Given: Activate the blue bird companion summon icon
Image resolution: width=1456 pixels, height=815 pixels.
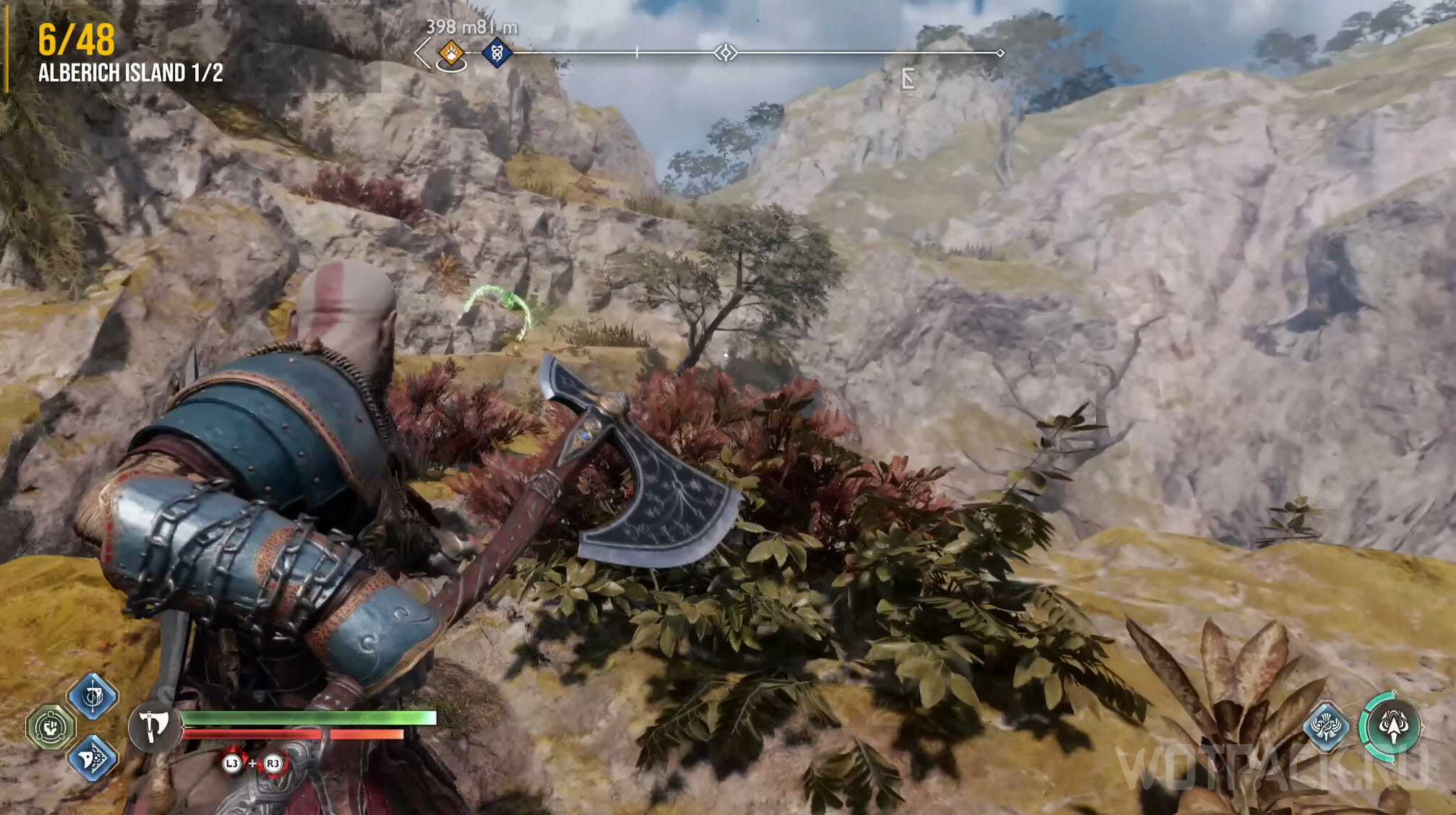Looking at the screenshot, I should pyautogui.click(x=1326, y=725).
